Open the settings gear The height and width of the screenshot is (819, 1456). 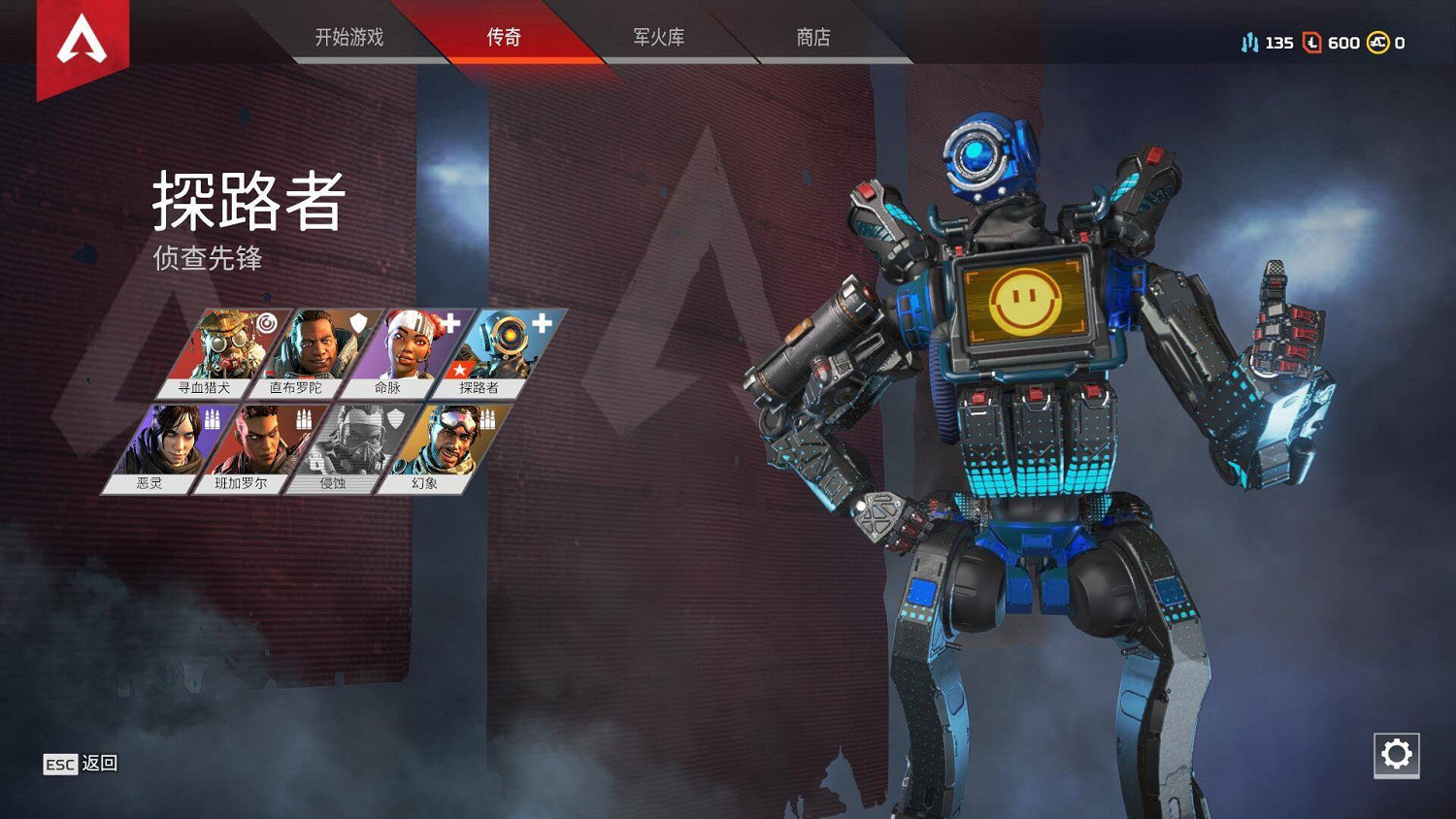(1397, 754)
